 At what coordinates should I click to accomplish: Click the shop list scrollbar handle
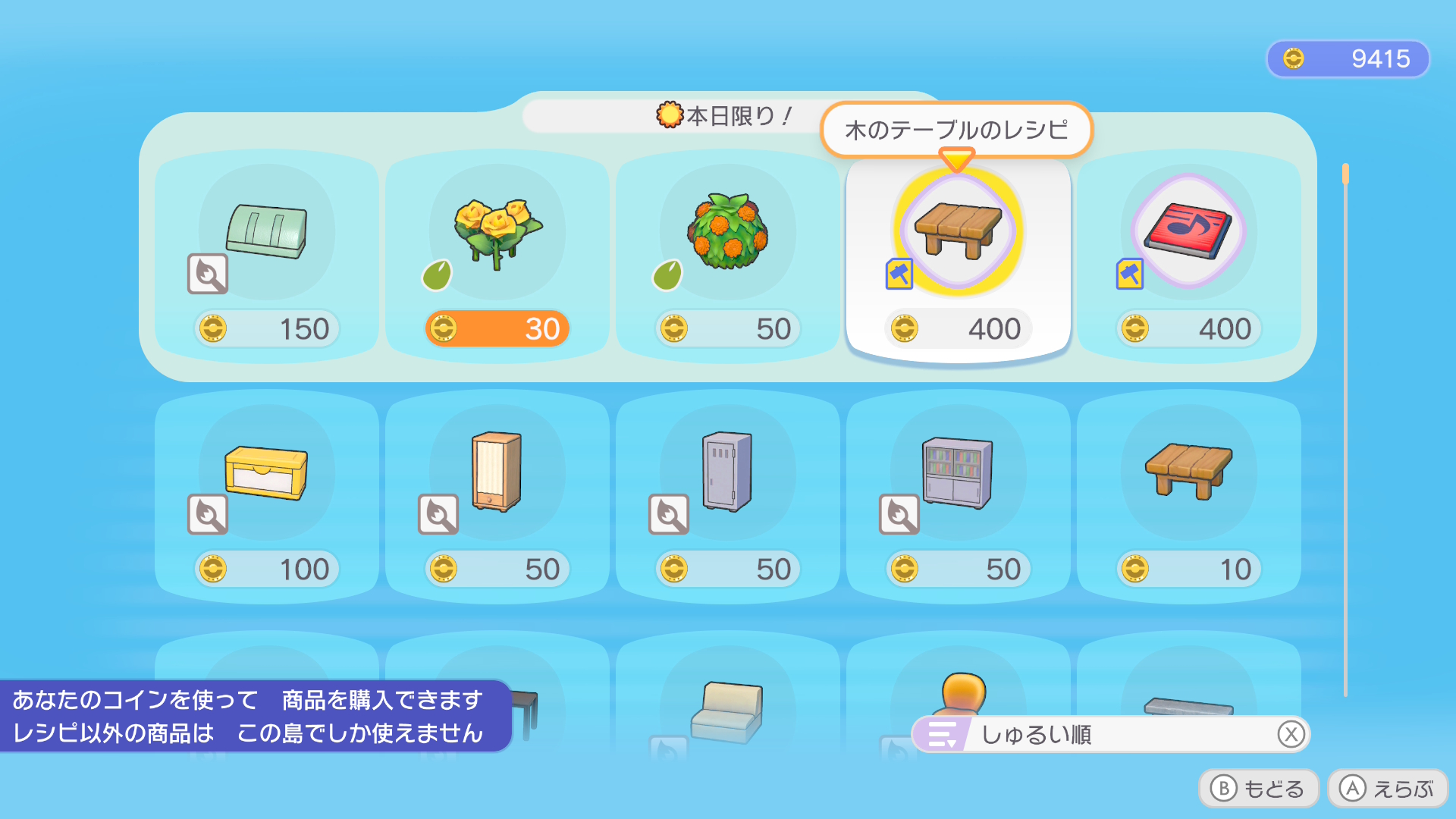(1345, 174)
